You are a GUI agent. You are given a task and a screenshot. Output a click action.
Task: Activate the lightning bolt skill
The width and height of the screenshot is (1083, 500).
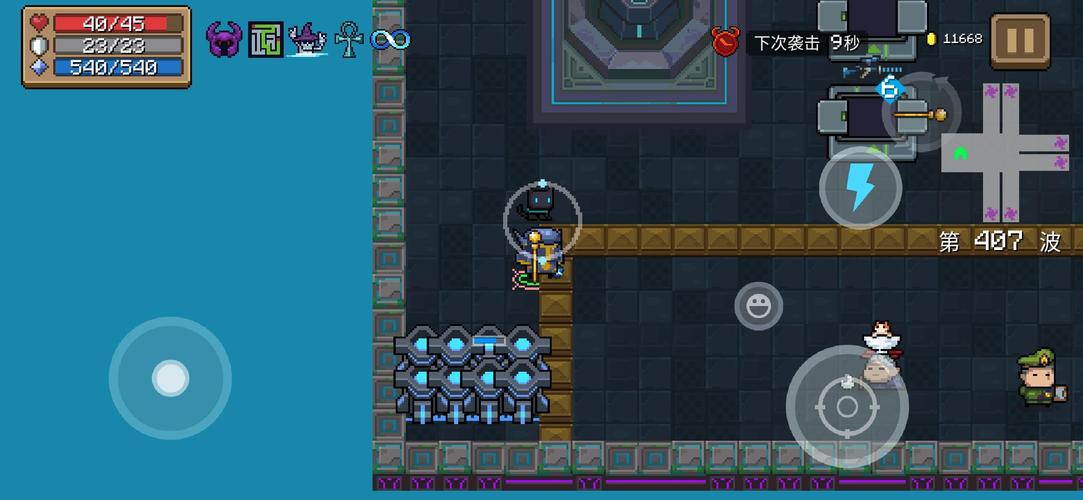860,187
